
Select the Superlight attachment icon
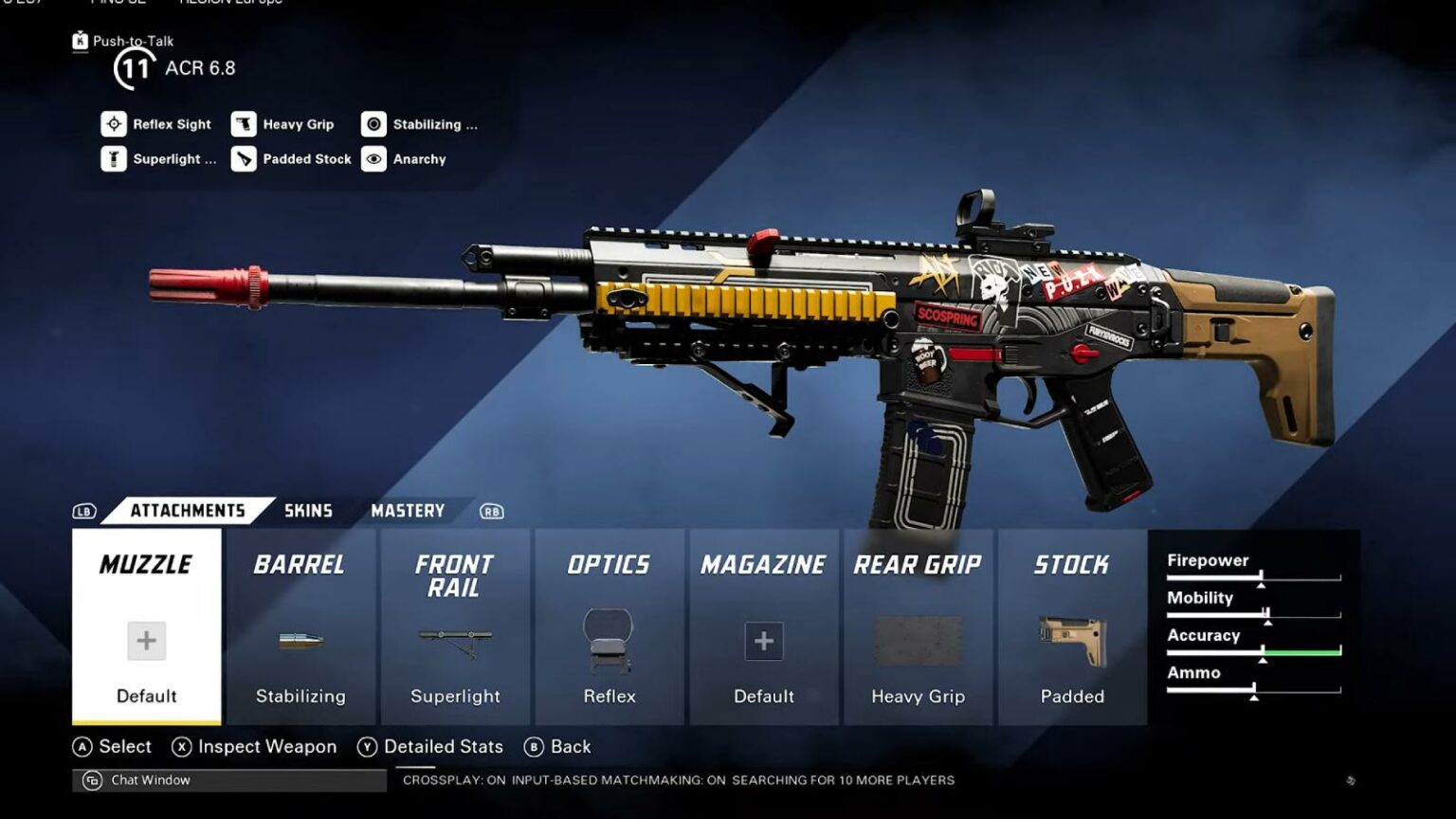point(113,158)
